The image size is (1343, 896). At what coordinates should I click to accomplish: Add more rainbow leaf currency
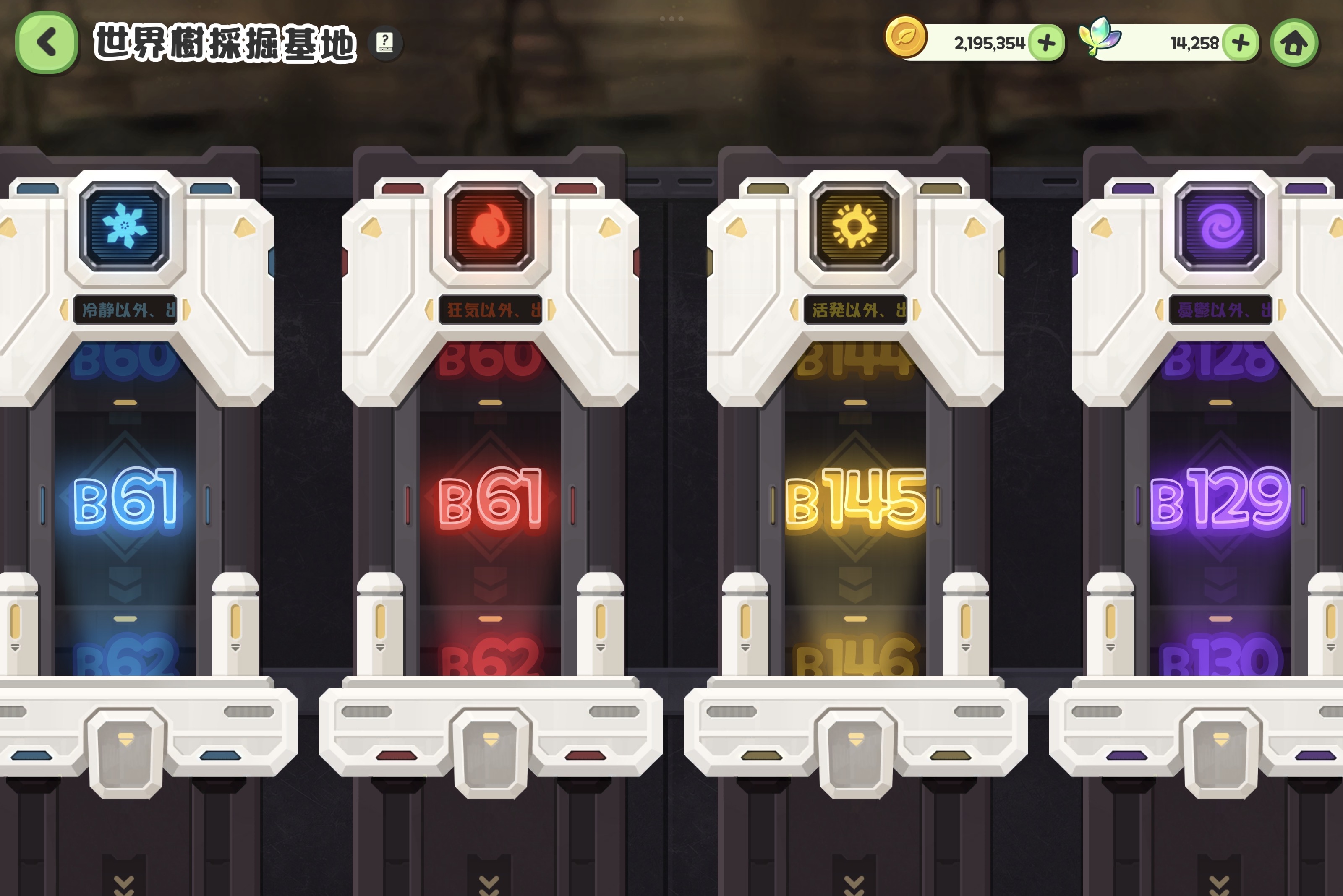pyautogui.click(x=1240, y=43)
